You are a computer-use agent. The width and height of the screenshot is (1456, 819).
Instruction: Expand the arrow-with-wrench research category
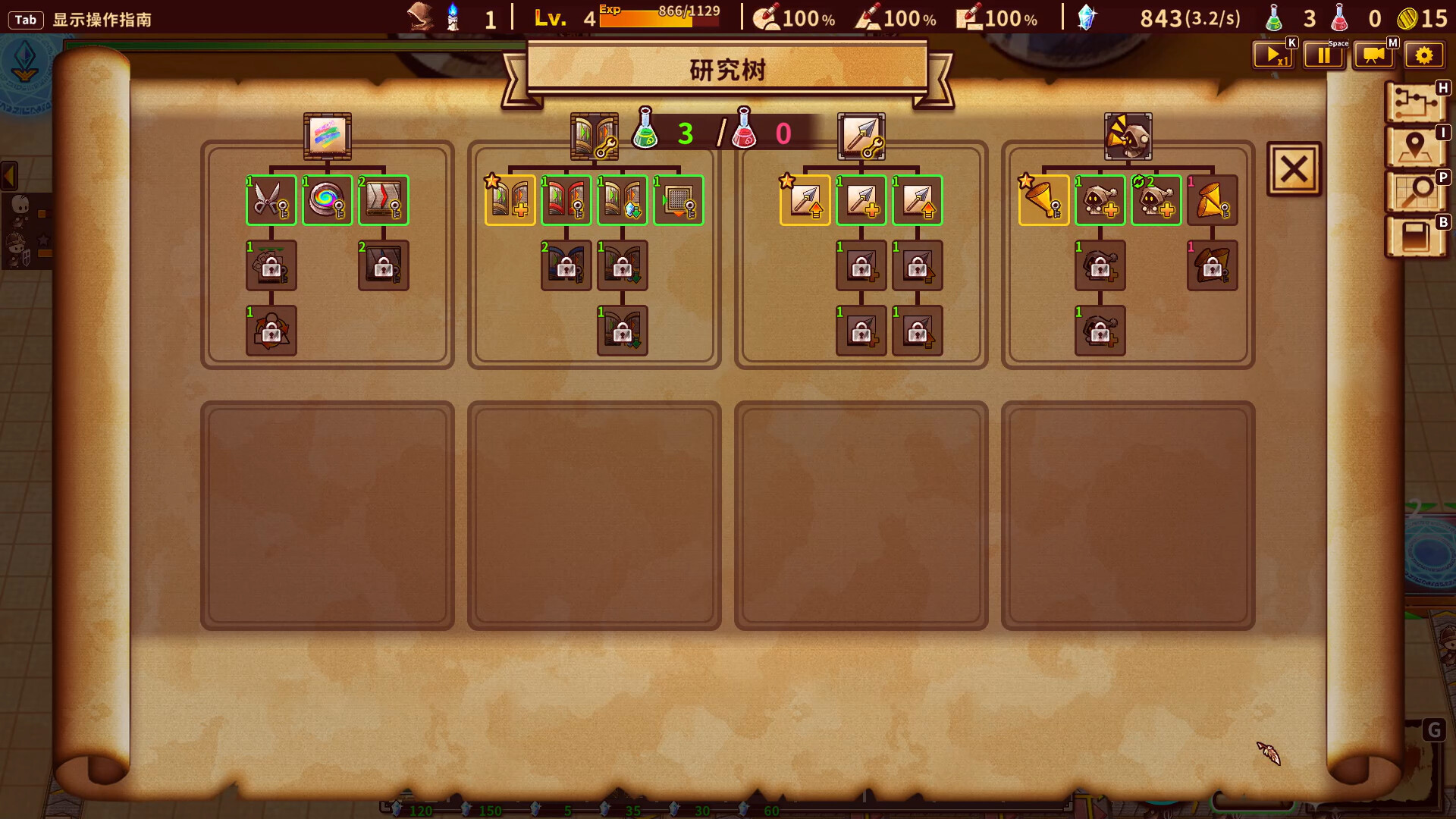[861, 136]
